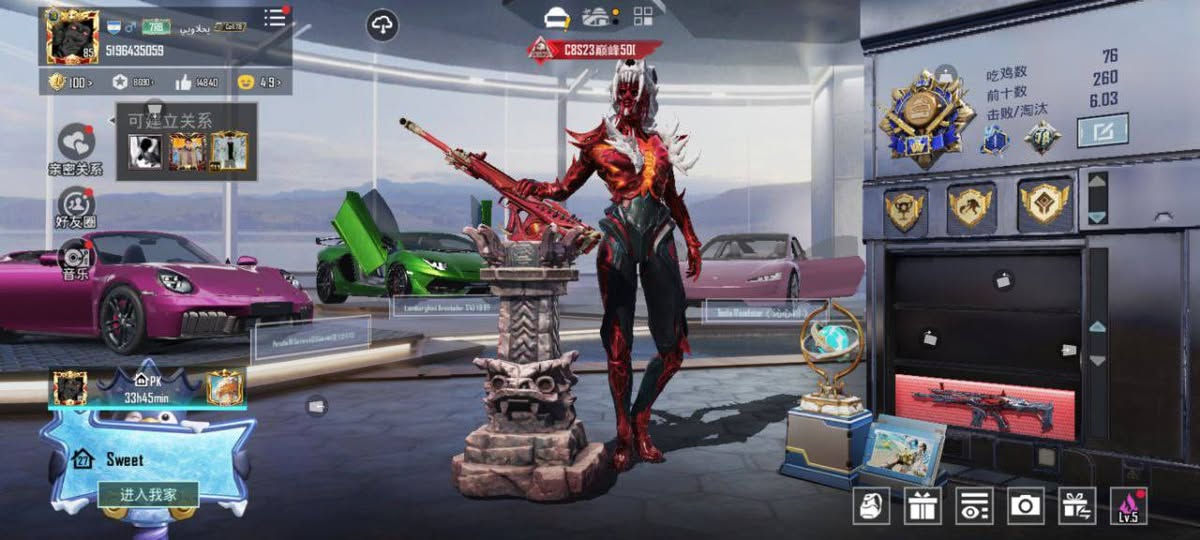Enter home with the 进入我家 button
Image resolution: width=1200 pixels, height=540 pixels.
pyautogui.click(x=148, y=494)
